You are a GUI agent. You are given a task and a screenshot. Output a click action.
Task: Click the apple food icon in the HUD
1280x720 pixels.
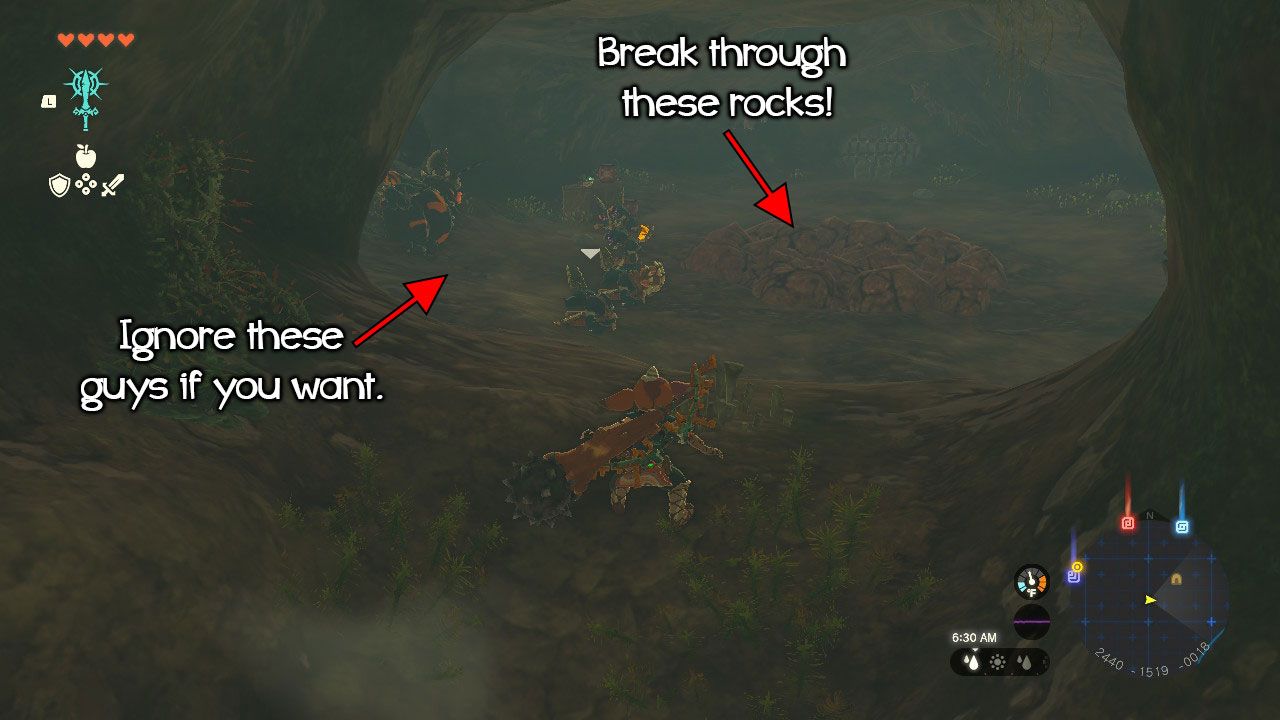[x=86, y=156]
